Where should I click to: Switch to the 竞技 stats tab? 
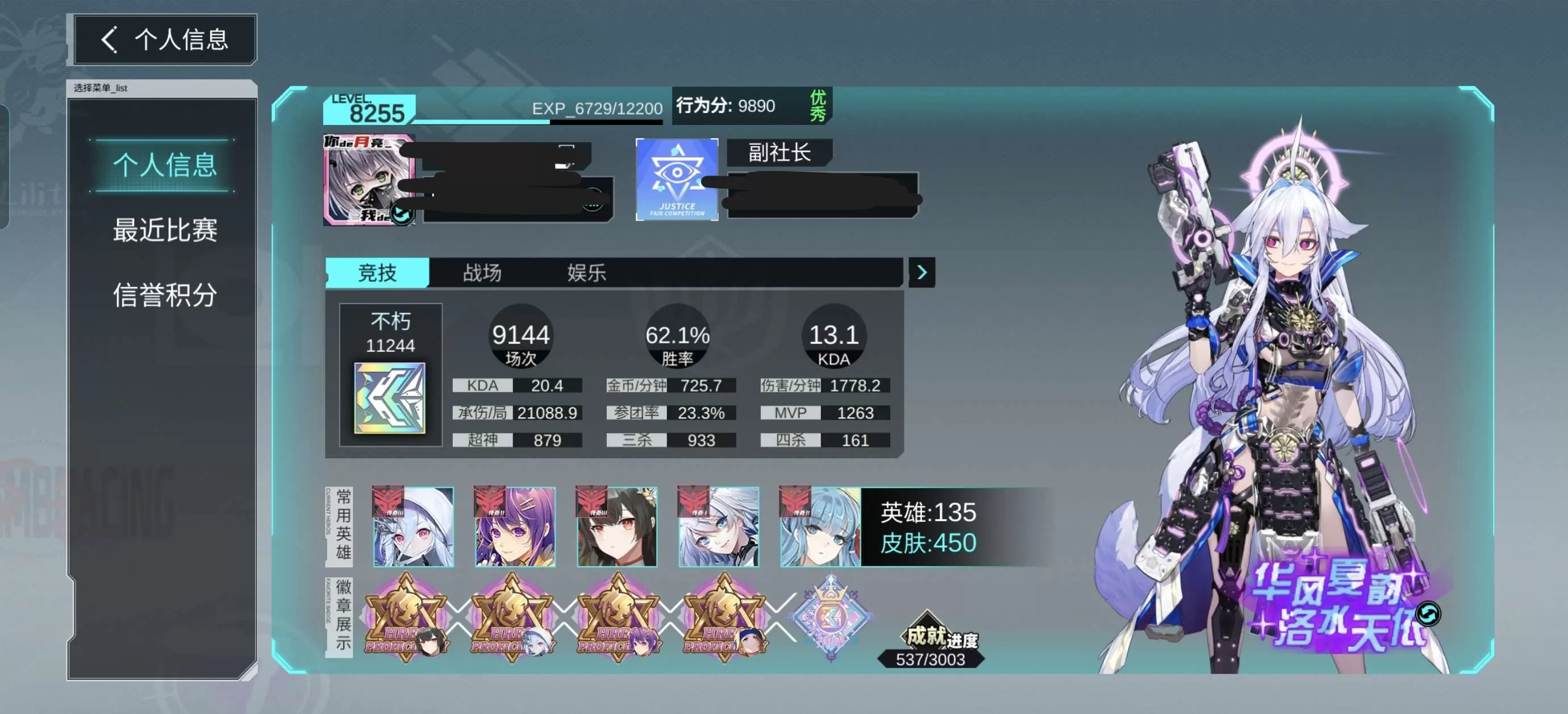[377, 272]
